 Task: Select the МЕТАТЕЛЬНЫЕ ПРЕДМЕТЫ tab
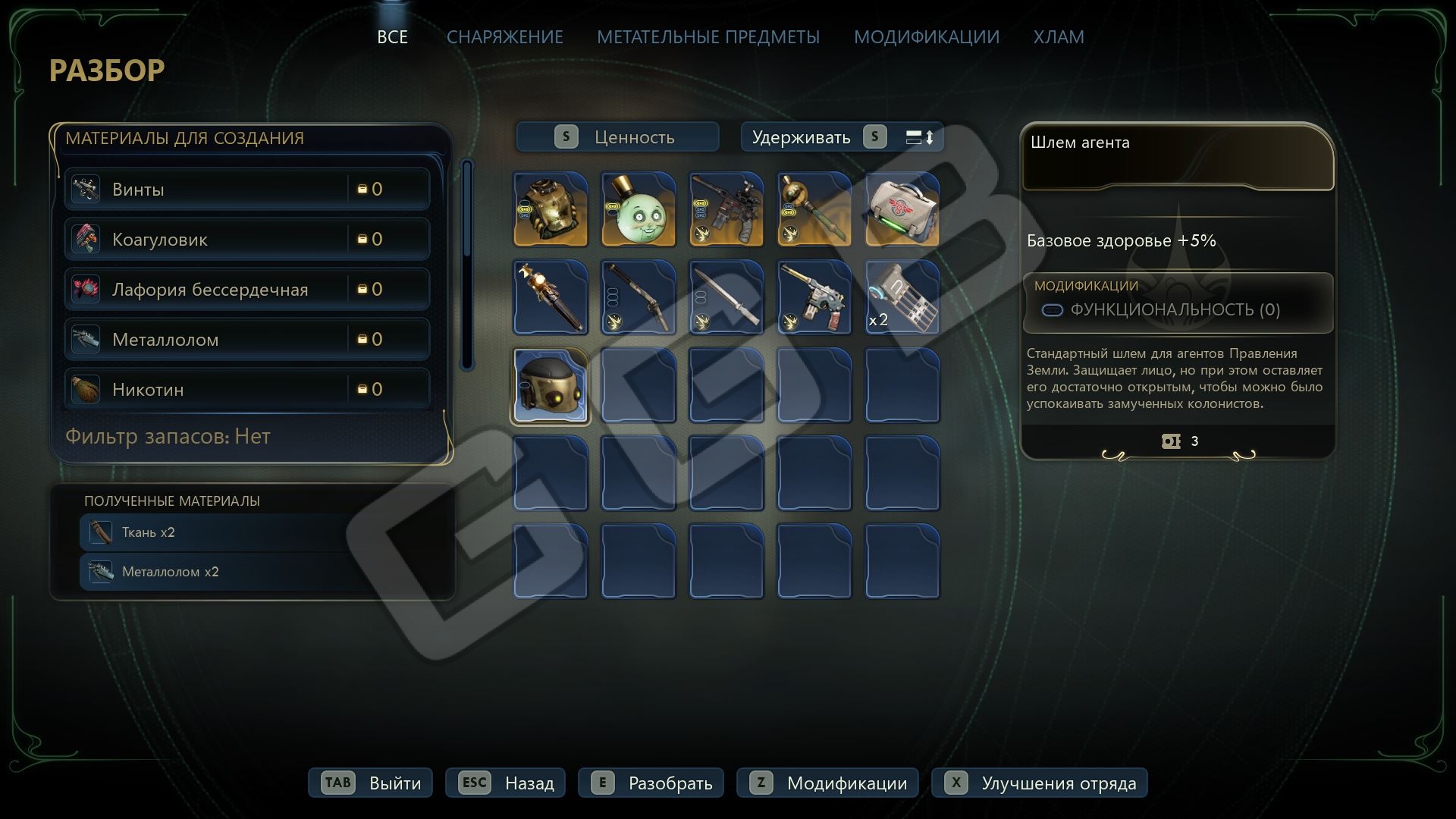[x=708, y=37]
